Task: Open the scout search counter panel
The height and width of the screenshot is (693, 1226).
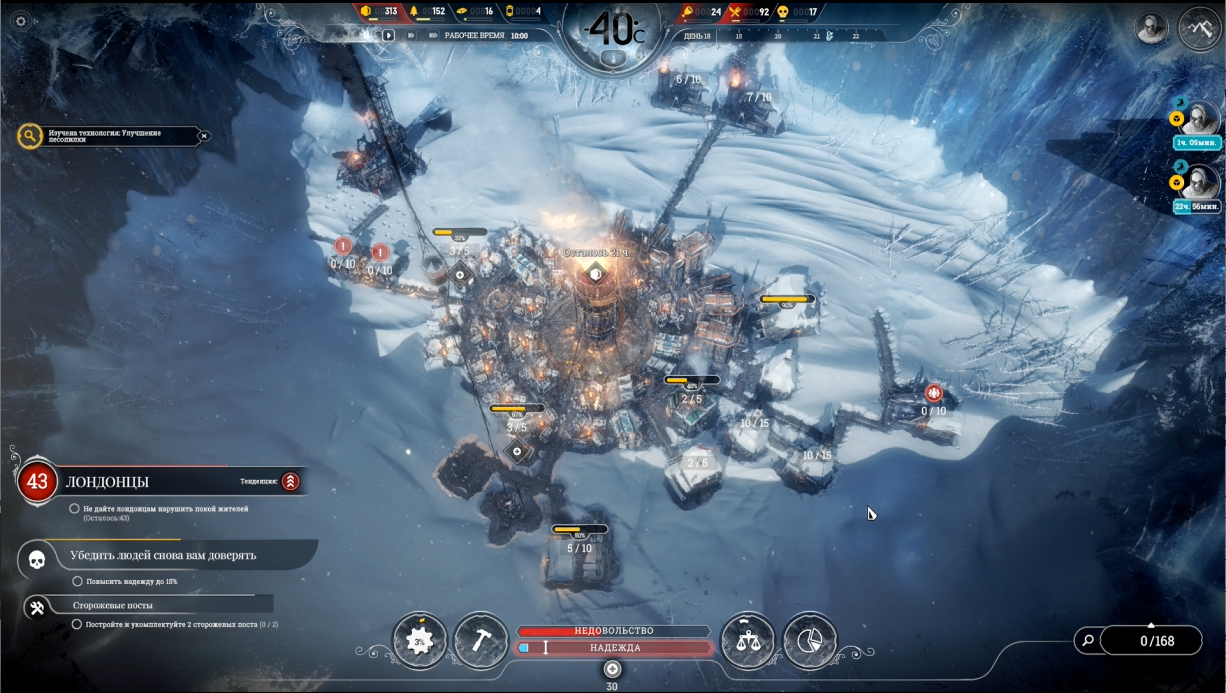Action: (x=1138, y=641)
